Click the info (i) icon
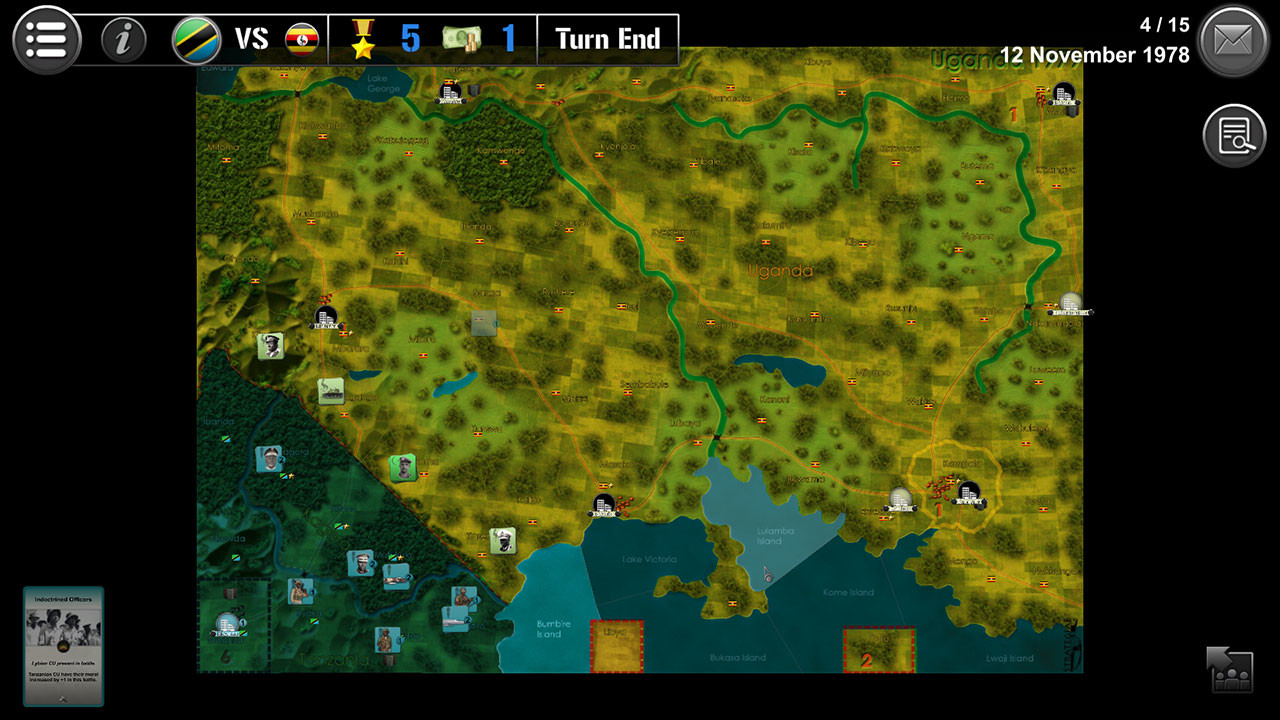 (123, 40)
